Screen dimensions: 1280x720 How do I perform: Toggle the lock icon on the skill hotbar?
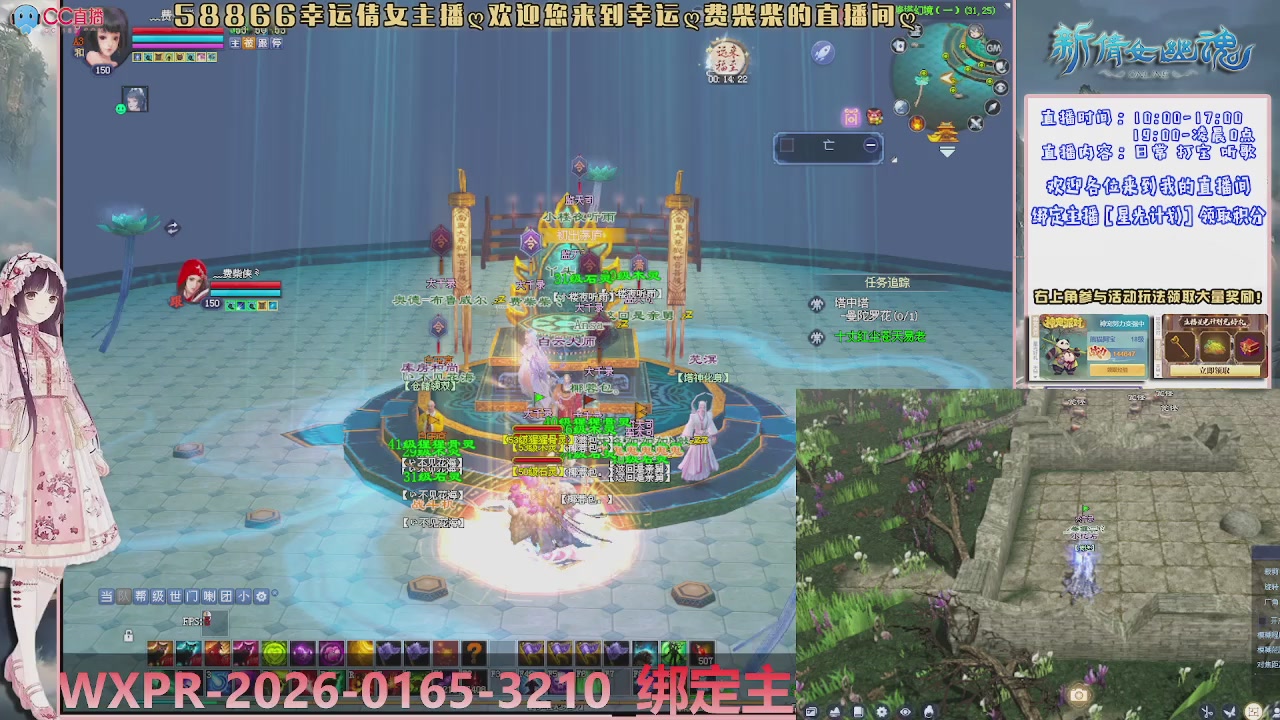(x=128, y=635)
